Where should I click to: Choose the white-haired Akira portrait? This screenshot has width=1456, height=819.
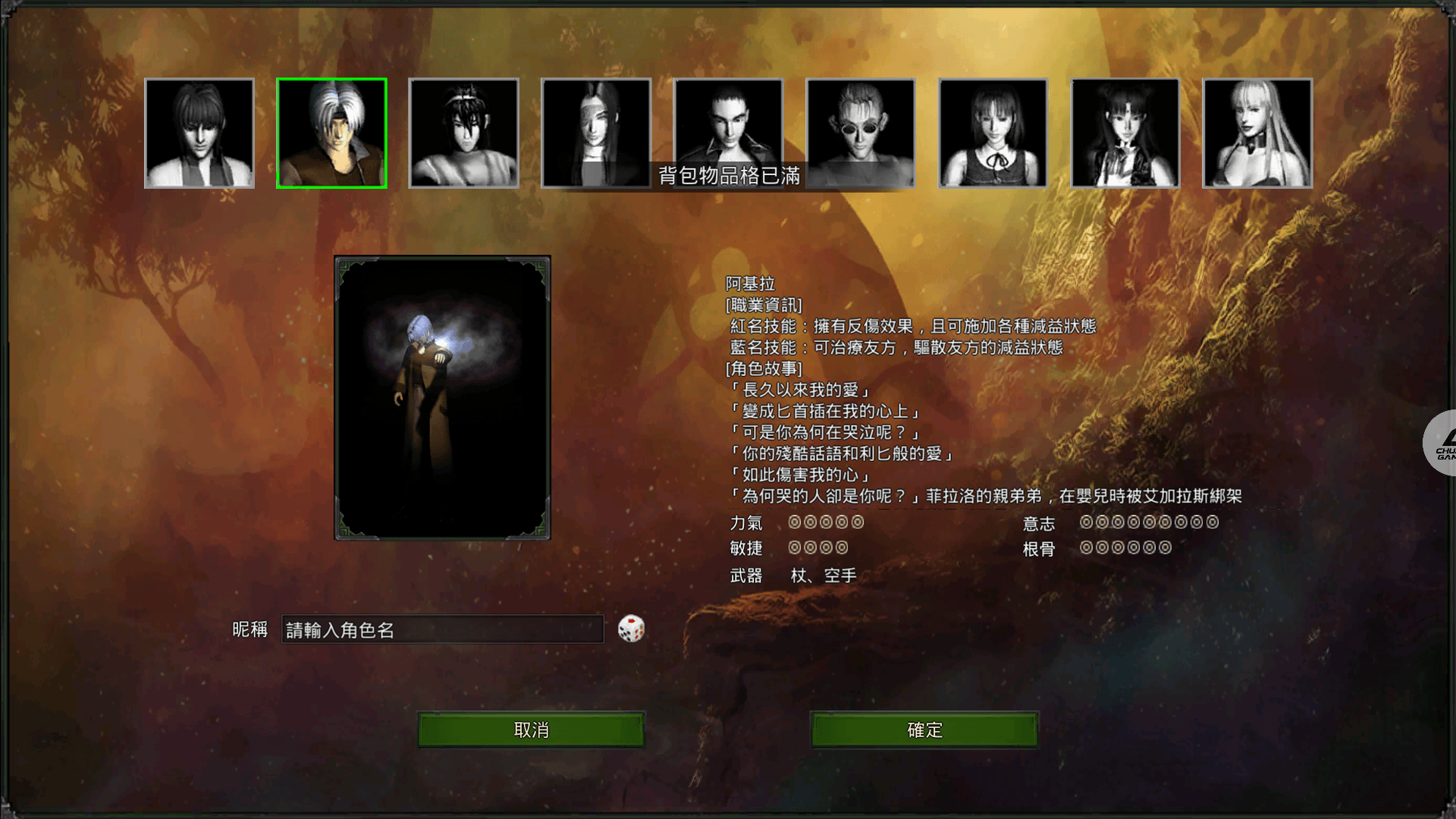[331, 133]
